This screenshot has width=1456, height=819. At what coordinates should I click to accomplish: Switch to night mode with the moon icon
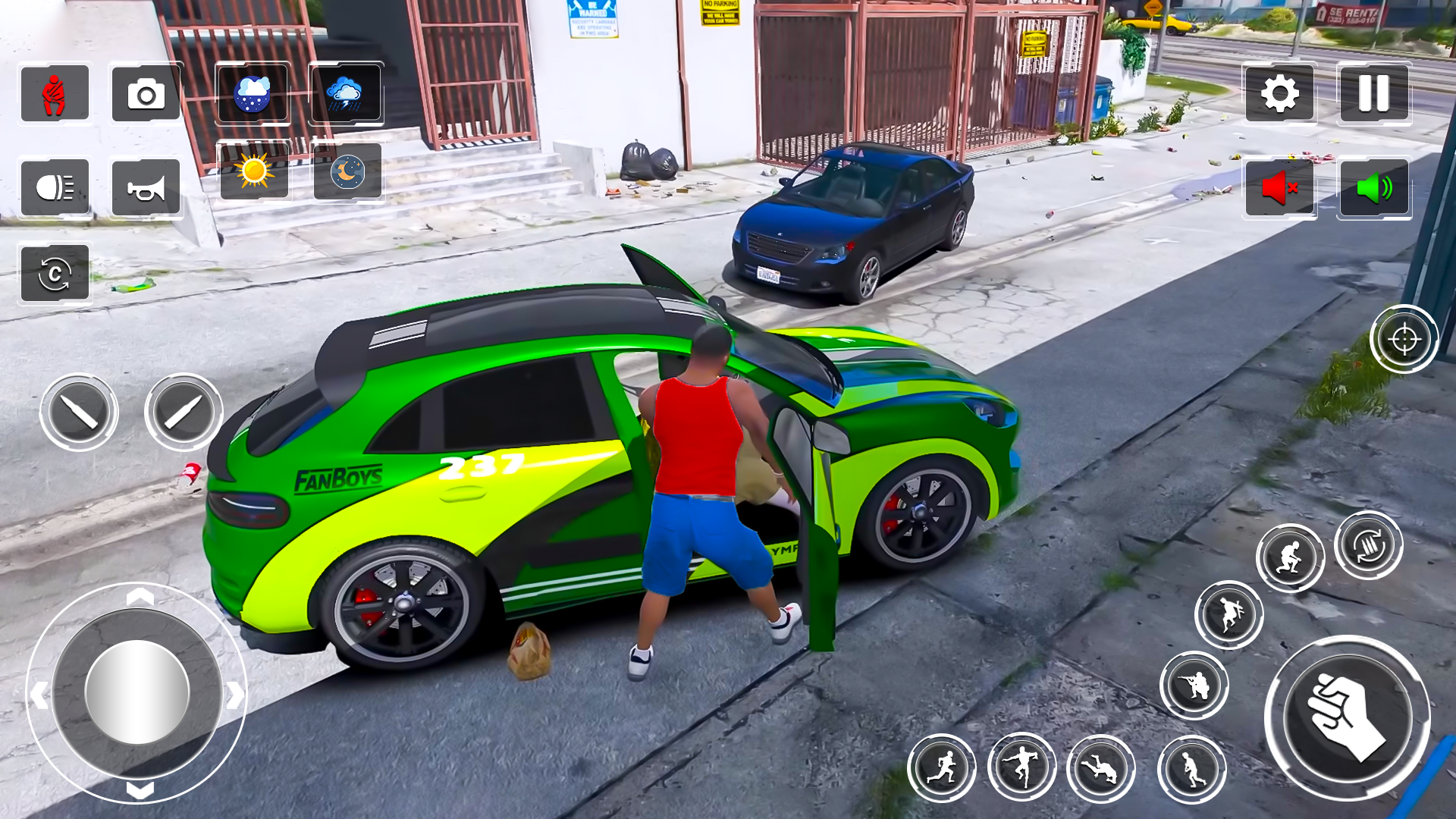coord(346,173)
